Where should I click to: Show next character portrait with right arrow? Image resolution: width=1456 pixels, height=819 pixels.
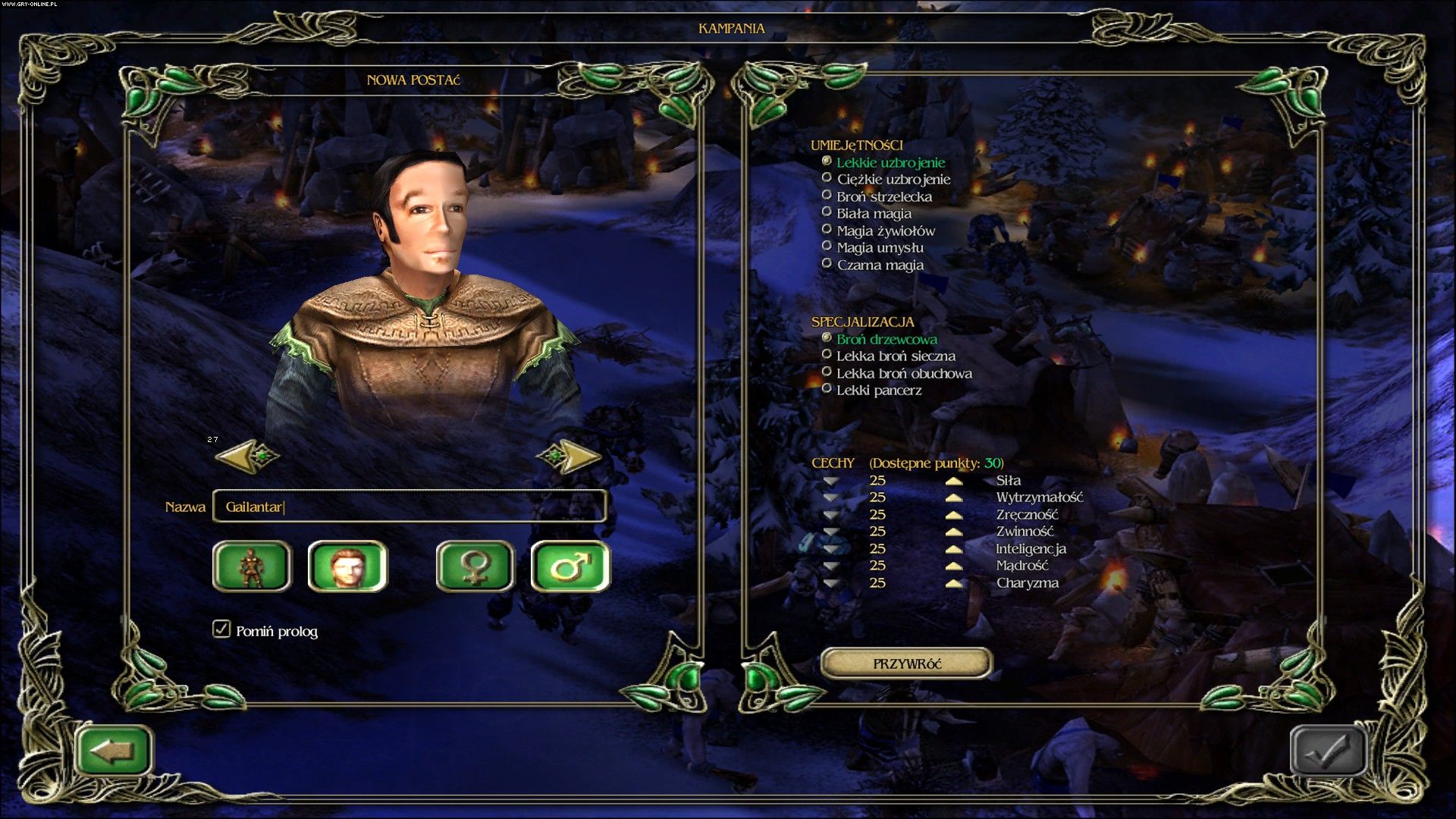click(570, 457)
